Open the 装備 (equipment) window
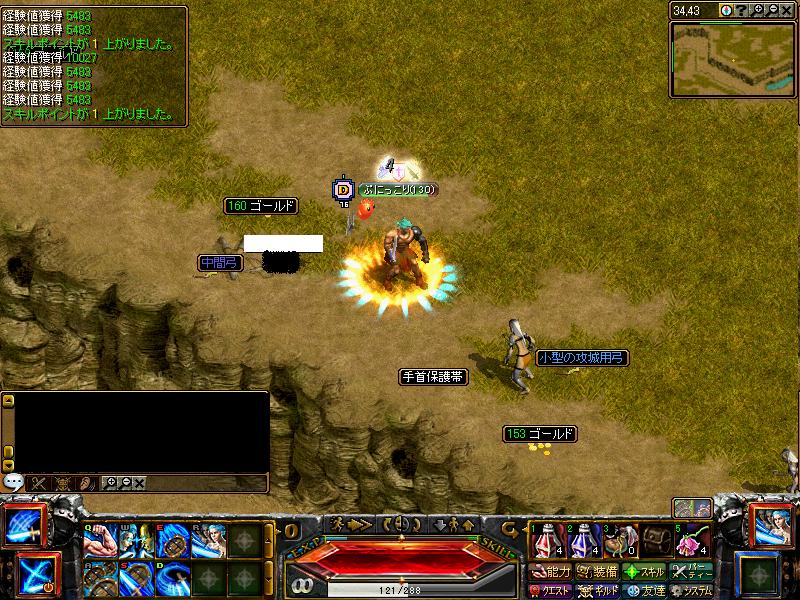 click(596, 572)
